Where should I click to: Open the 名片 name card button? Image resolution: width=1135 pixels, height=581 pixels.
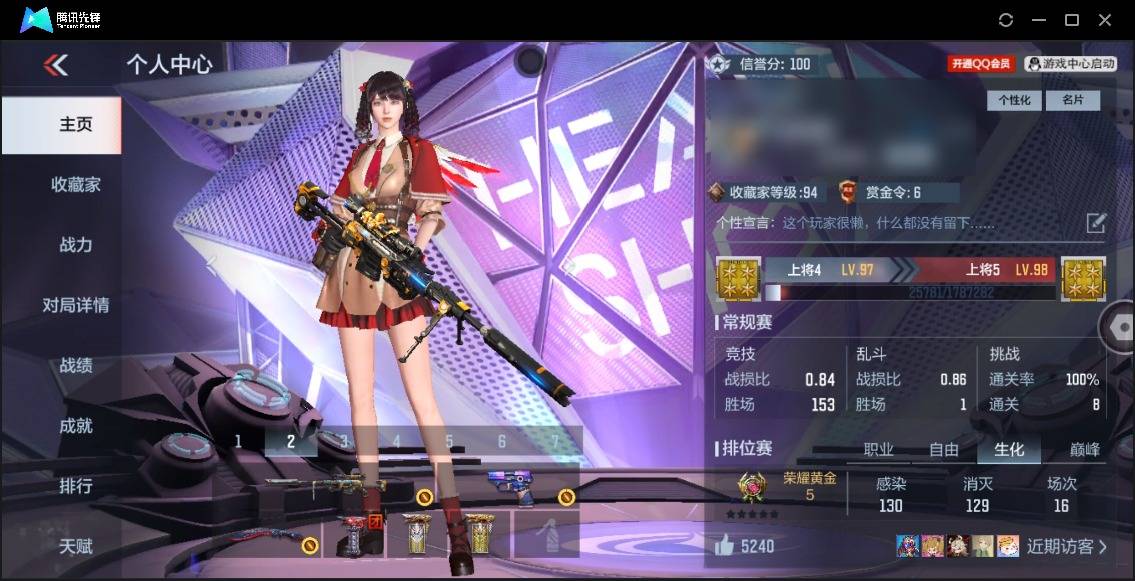tap(1072, 100)
